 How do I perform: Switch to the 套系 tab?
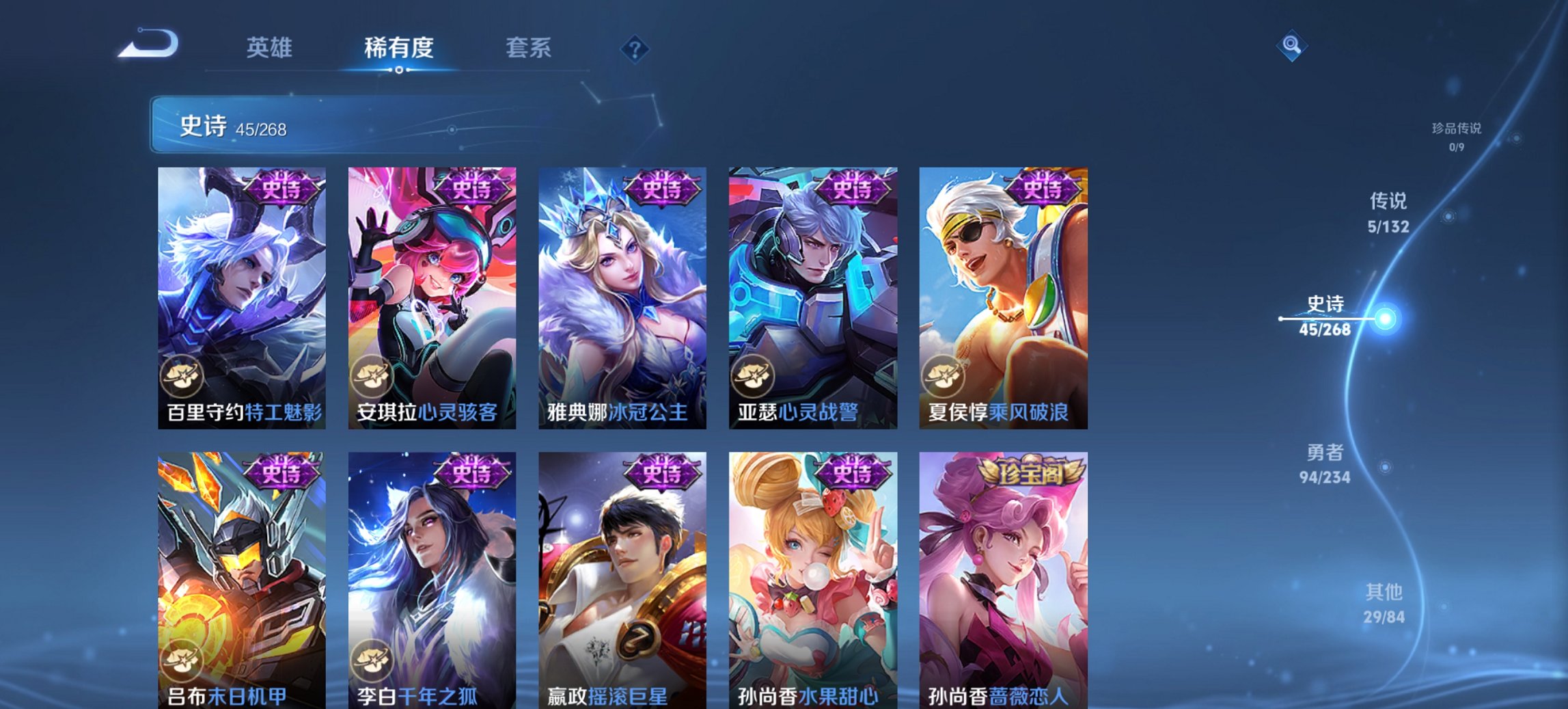pos(528,48)
